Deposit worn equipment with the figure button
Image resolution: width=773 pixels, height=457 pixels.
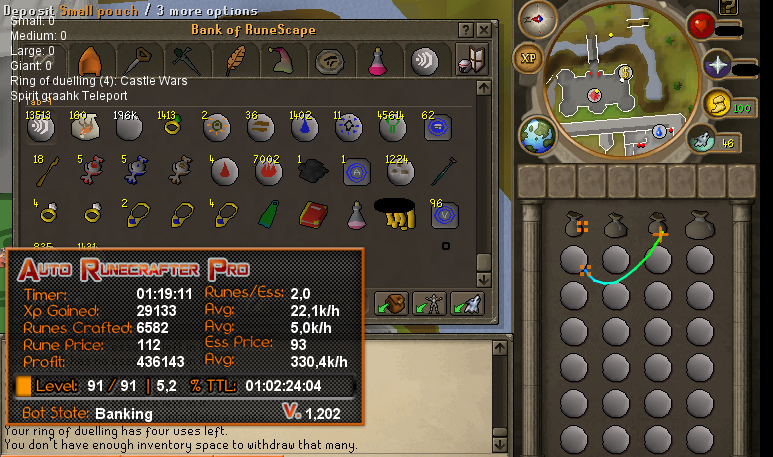428,302
